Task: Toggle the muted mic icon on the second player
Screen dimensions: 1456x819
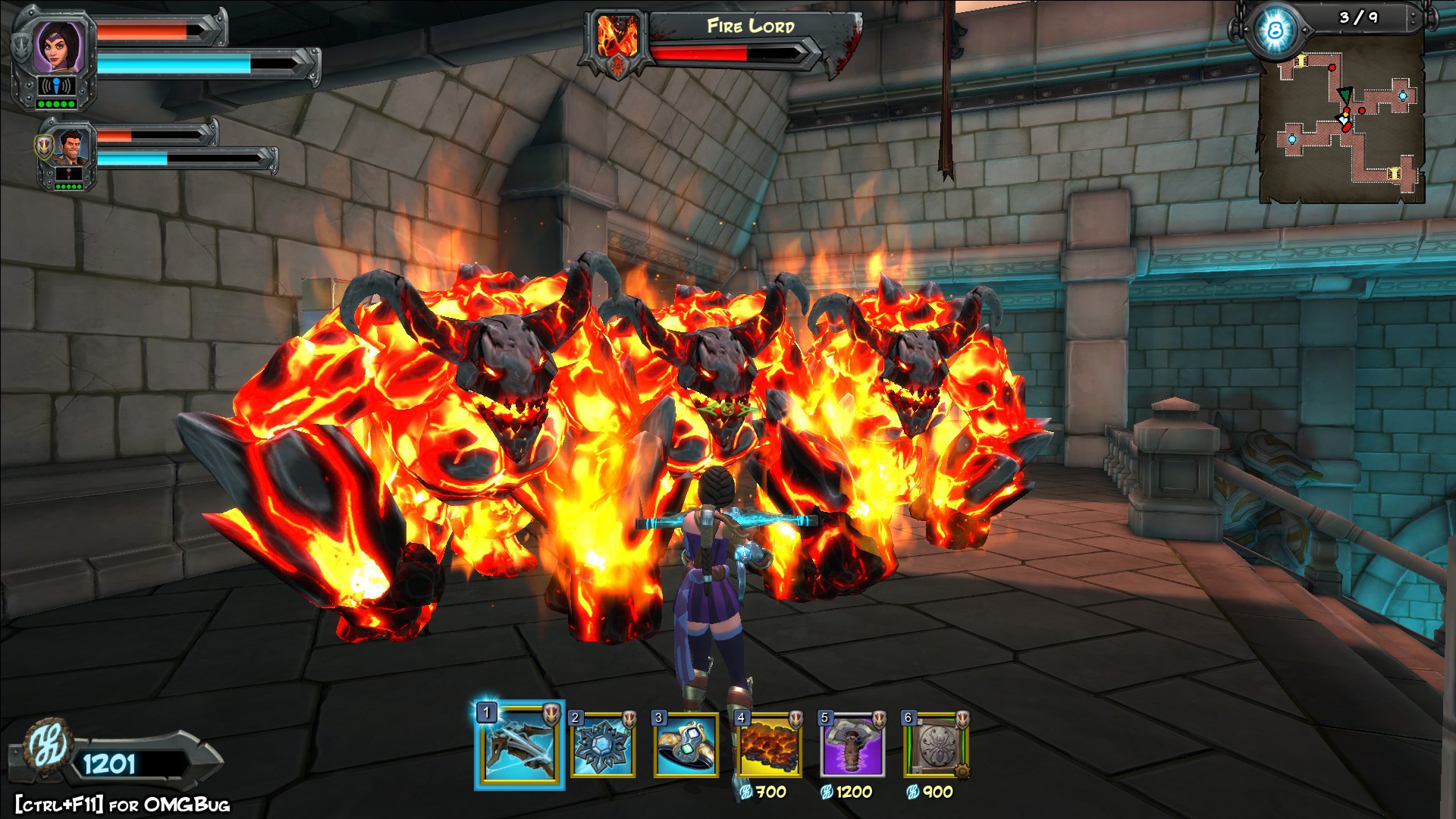Action: (68, 174)
